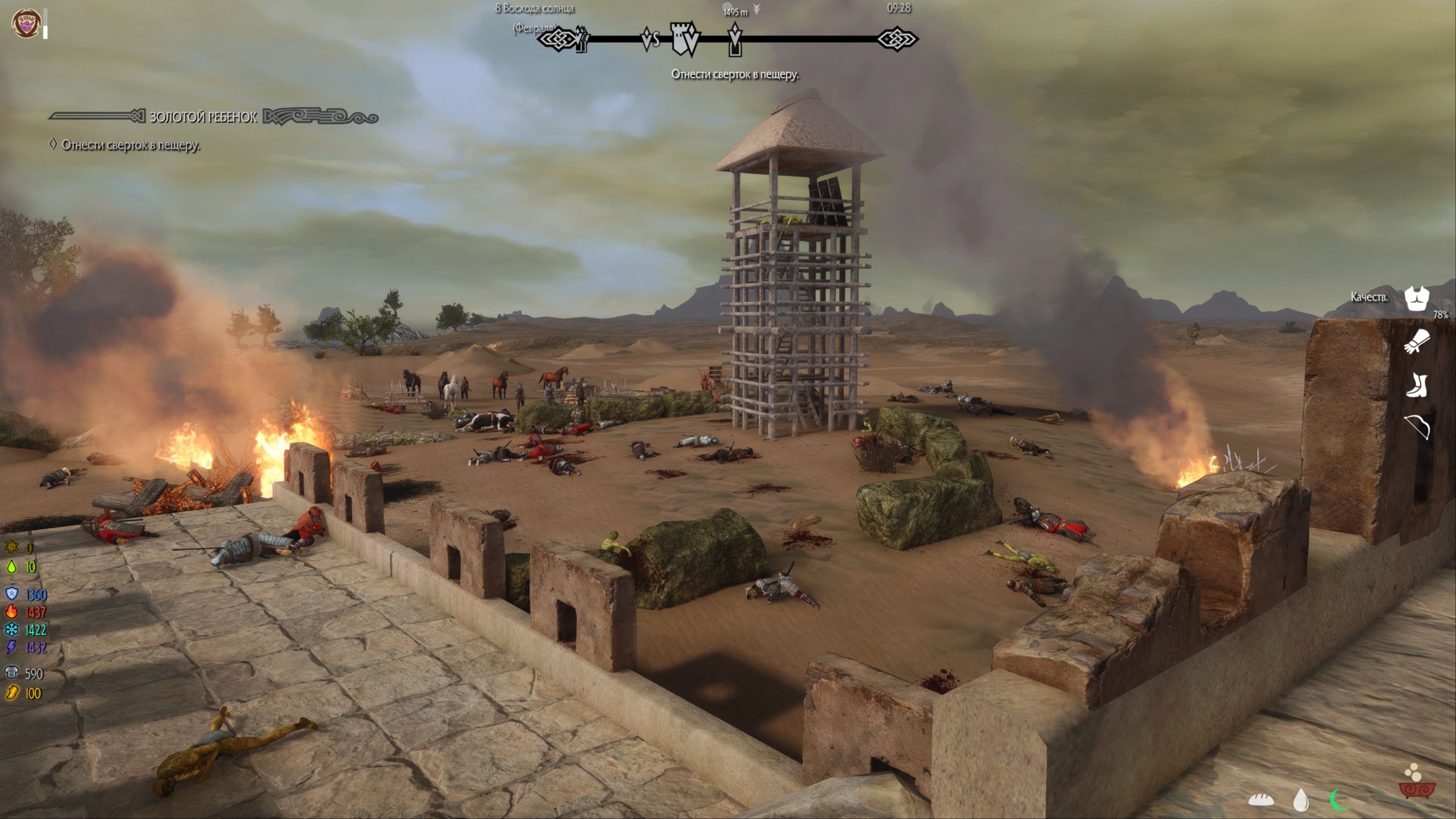Click the chest armor quality icon

click(1416, 298)
